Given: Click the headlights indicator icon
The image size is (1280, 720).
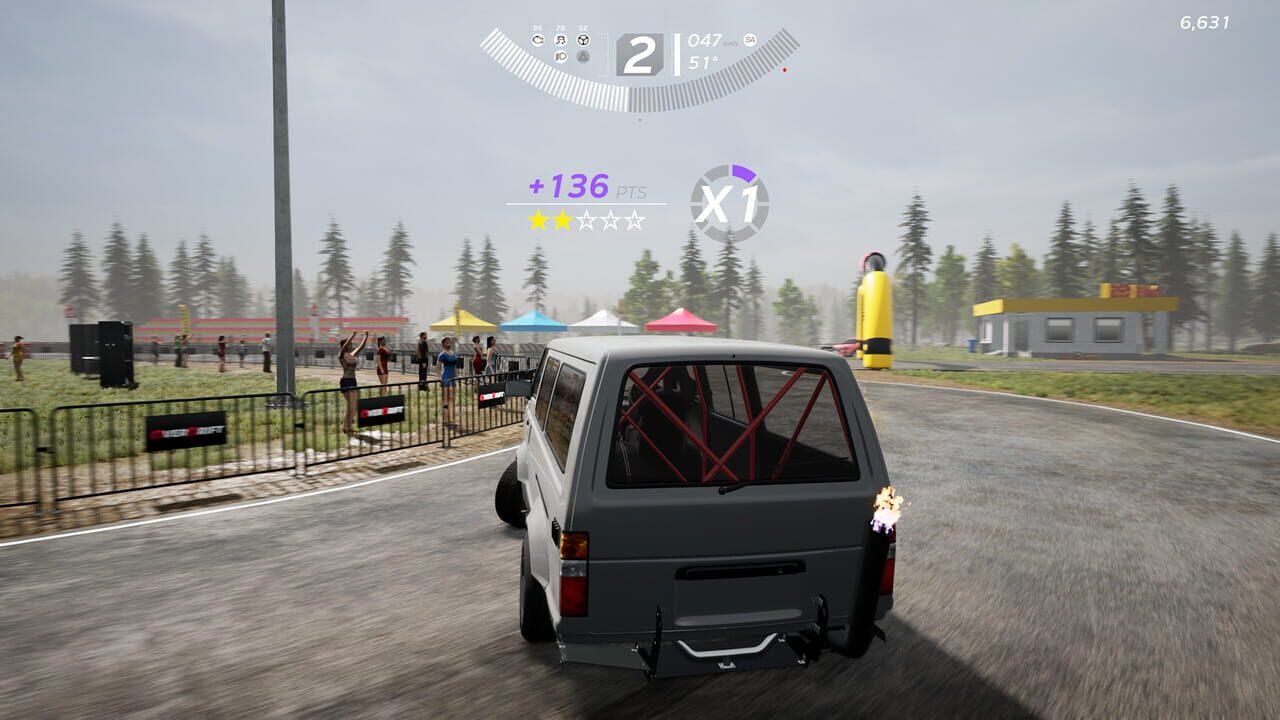Looking at the screenshot, I should 560,57.
